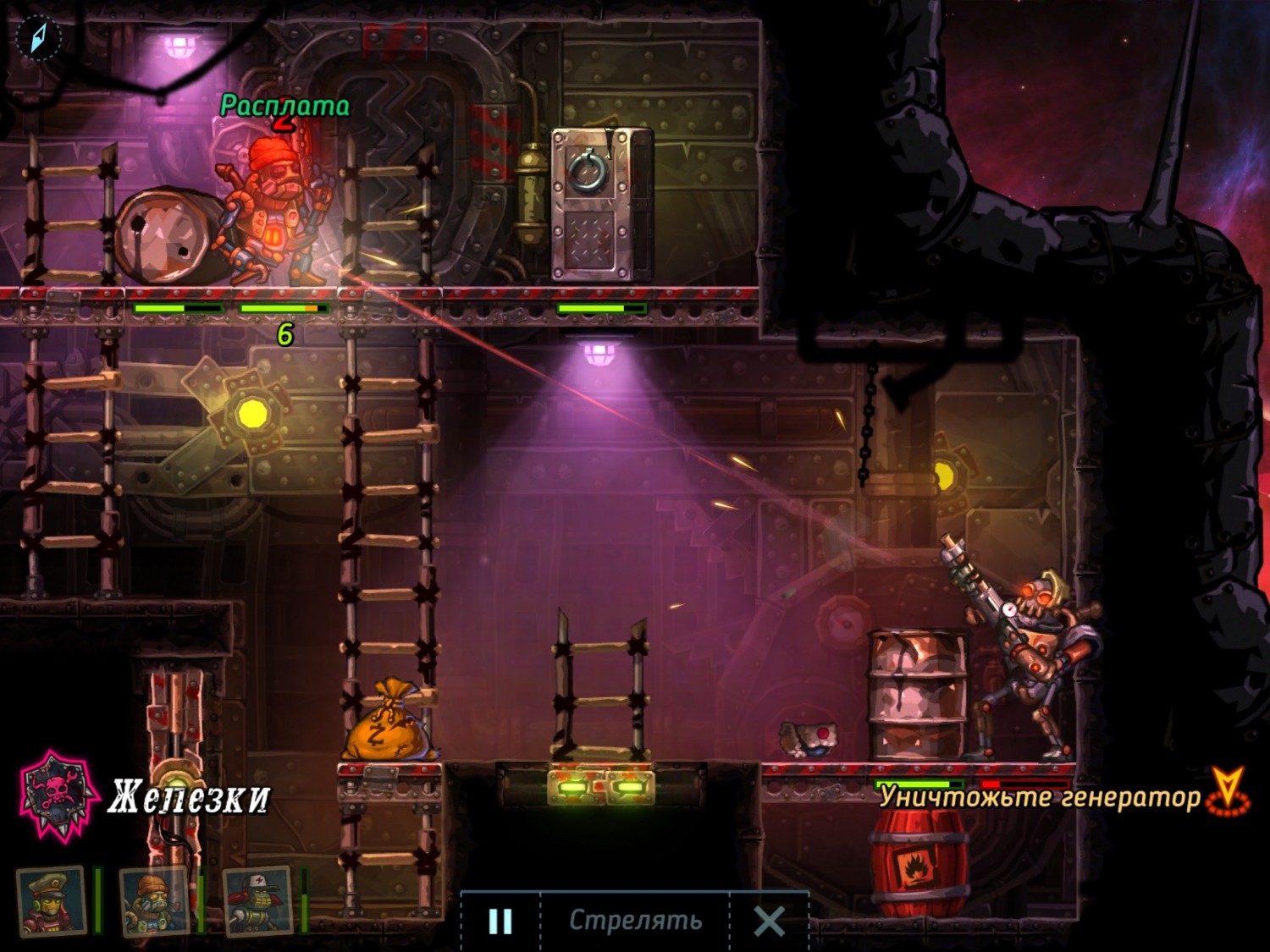Pick the crew portrait with the lightning-bolt cap
This screenshot has height=952, width=1270.
[257, 901]
